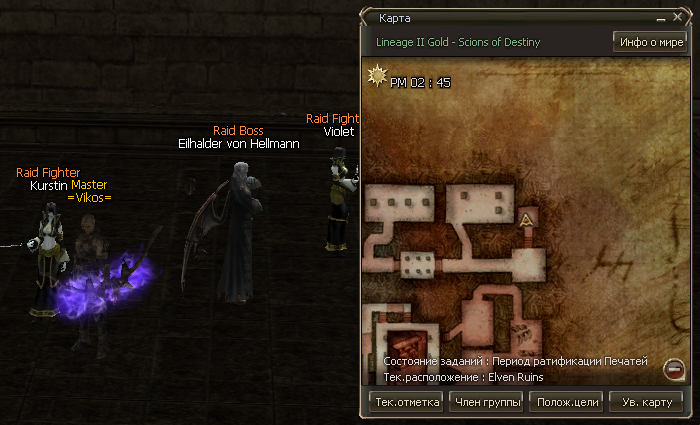The height and width of the screenshot is (425, 700).
Task: Select the arrow position marker on the map
Action: click(526, 221)
